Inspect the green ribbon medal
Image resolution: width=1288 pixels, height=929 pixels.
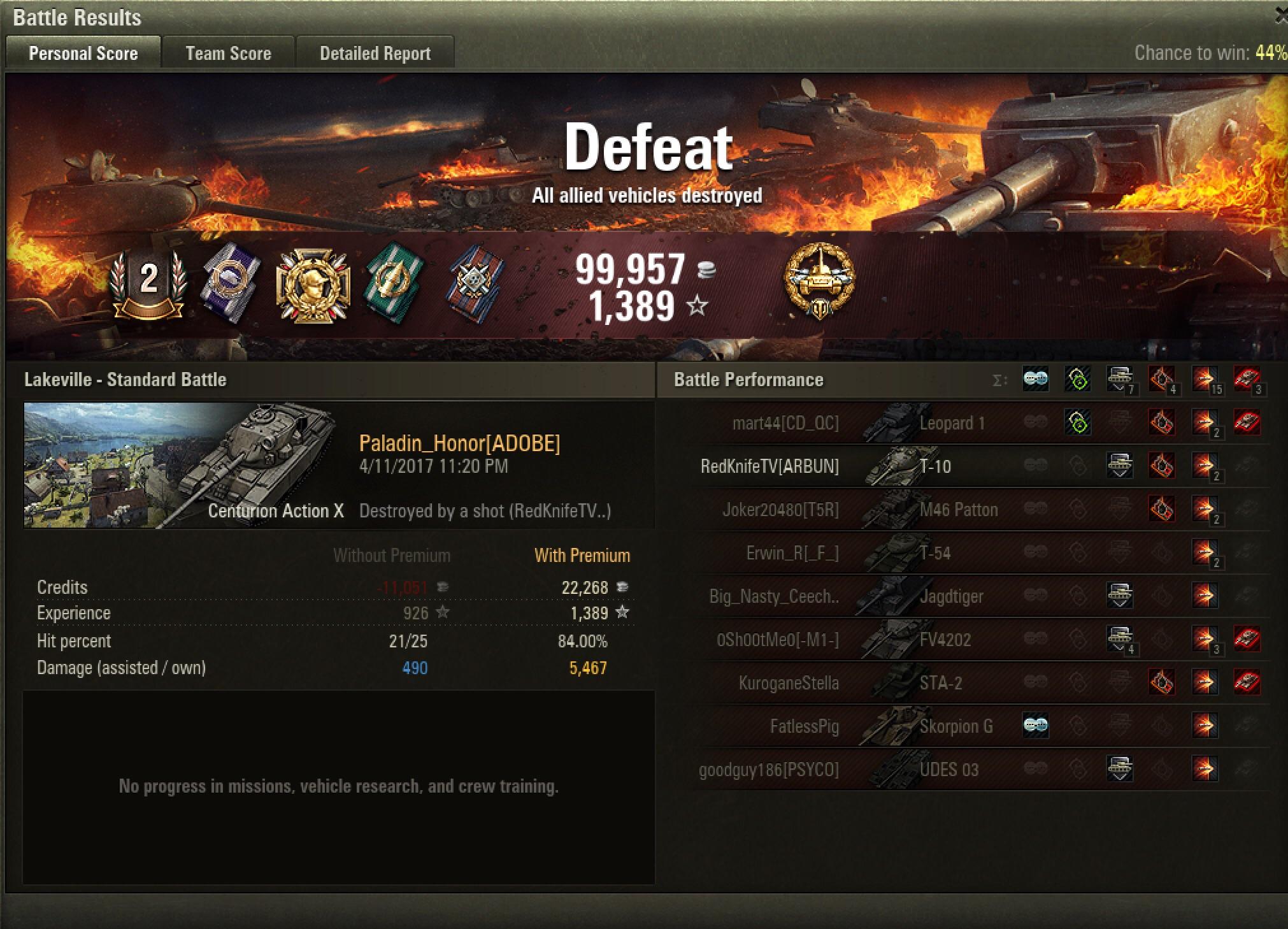click(x=393, y=283)
